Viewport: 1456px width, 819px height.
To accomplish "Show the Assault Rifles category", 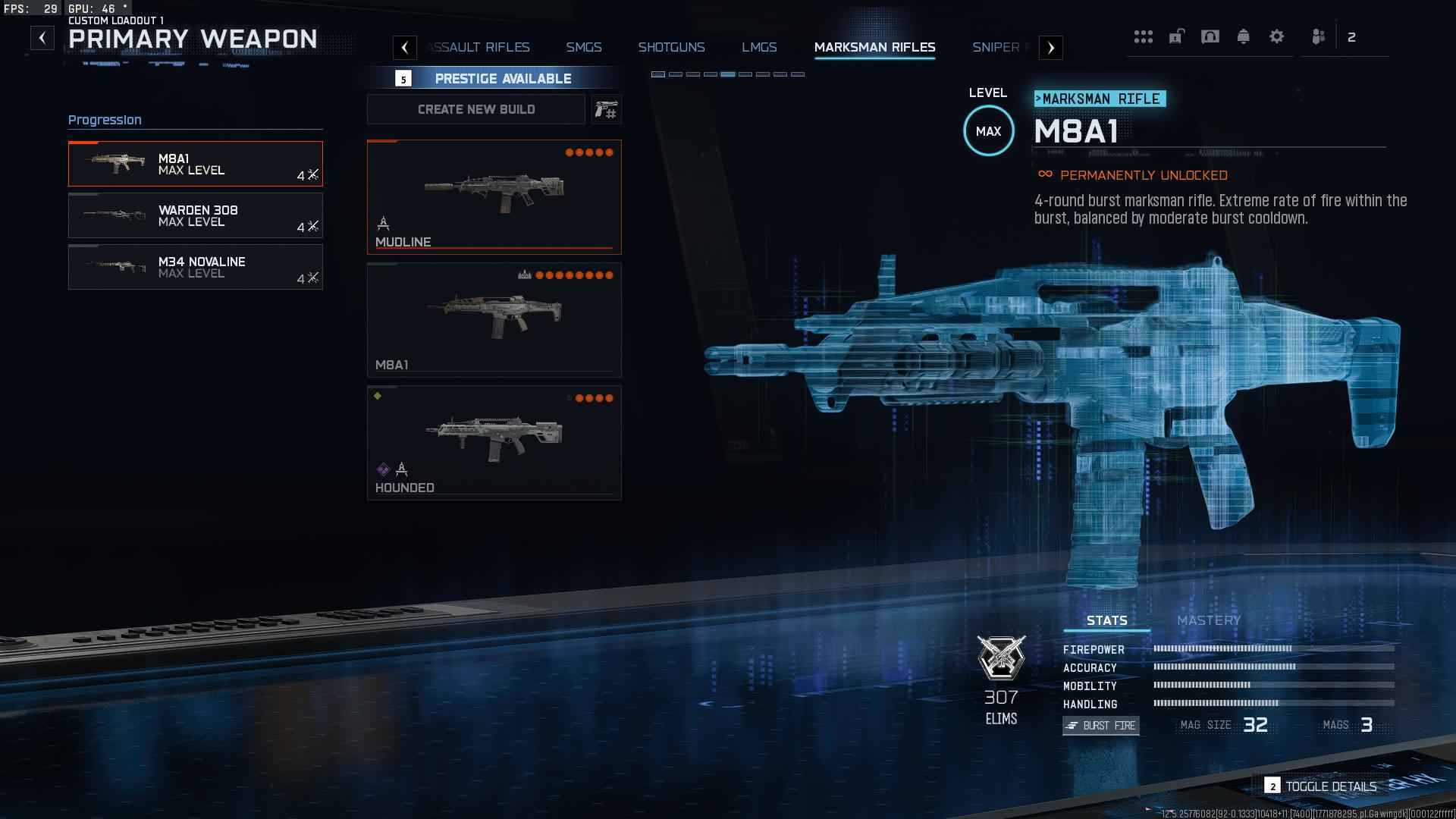I will coord(479,47).
